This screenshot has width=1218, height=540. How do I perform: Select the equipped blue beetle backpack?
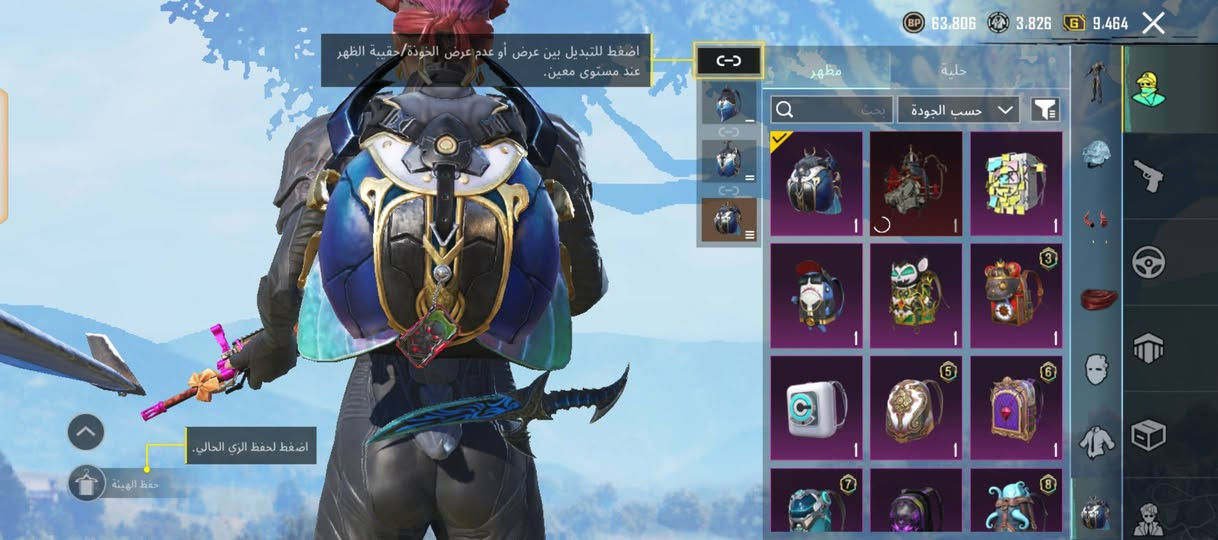point(816,184)
